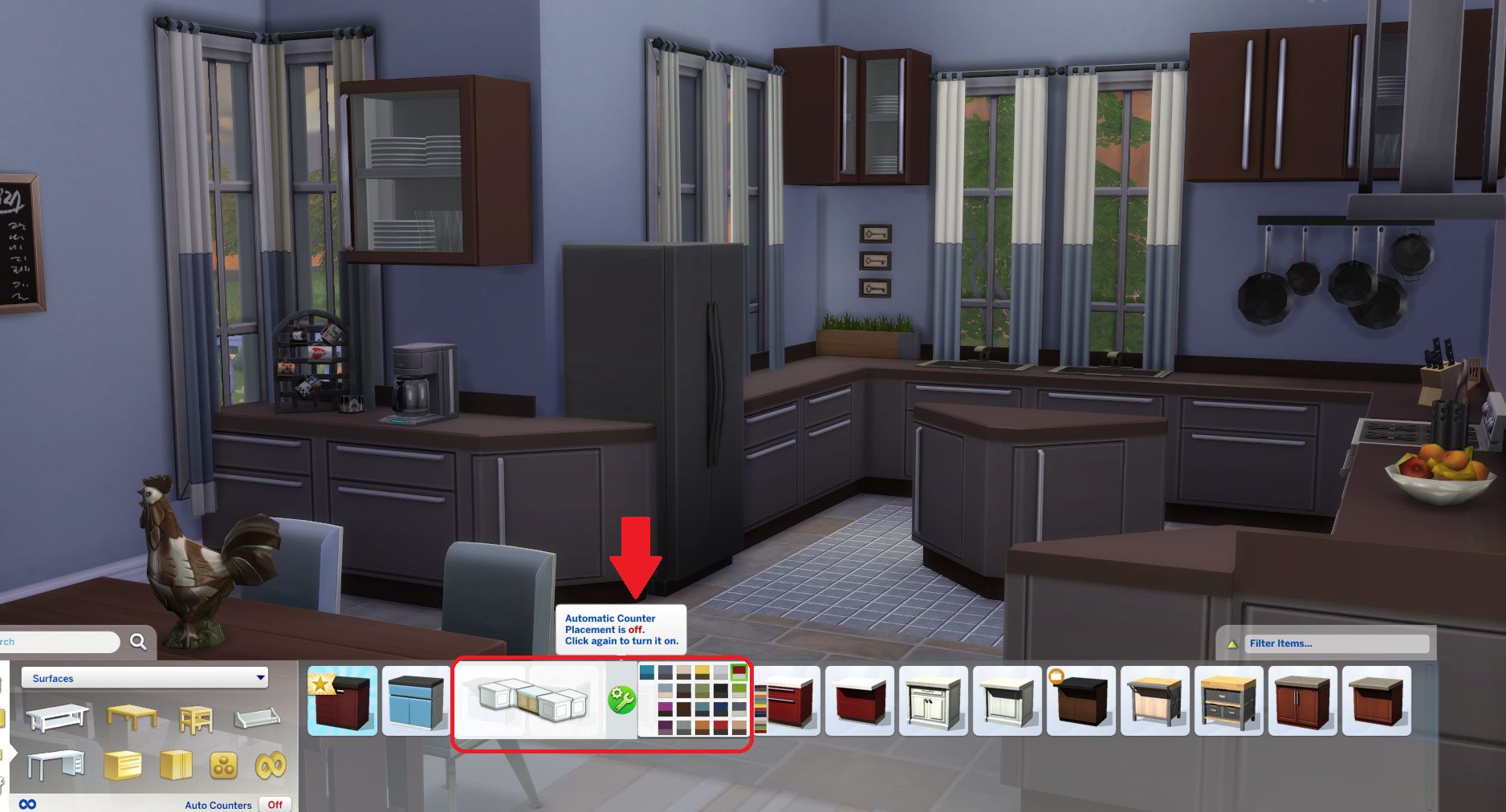Turn on the Auto Counters toggle
Image resolution: width=1506 pixels, height=812 pixels.
(x=274, y=805)
